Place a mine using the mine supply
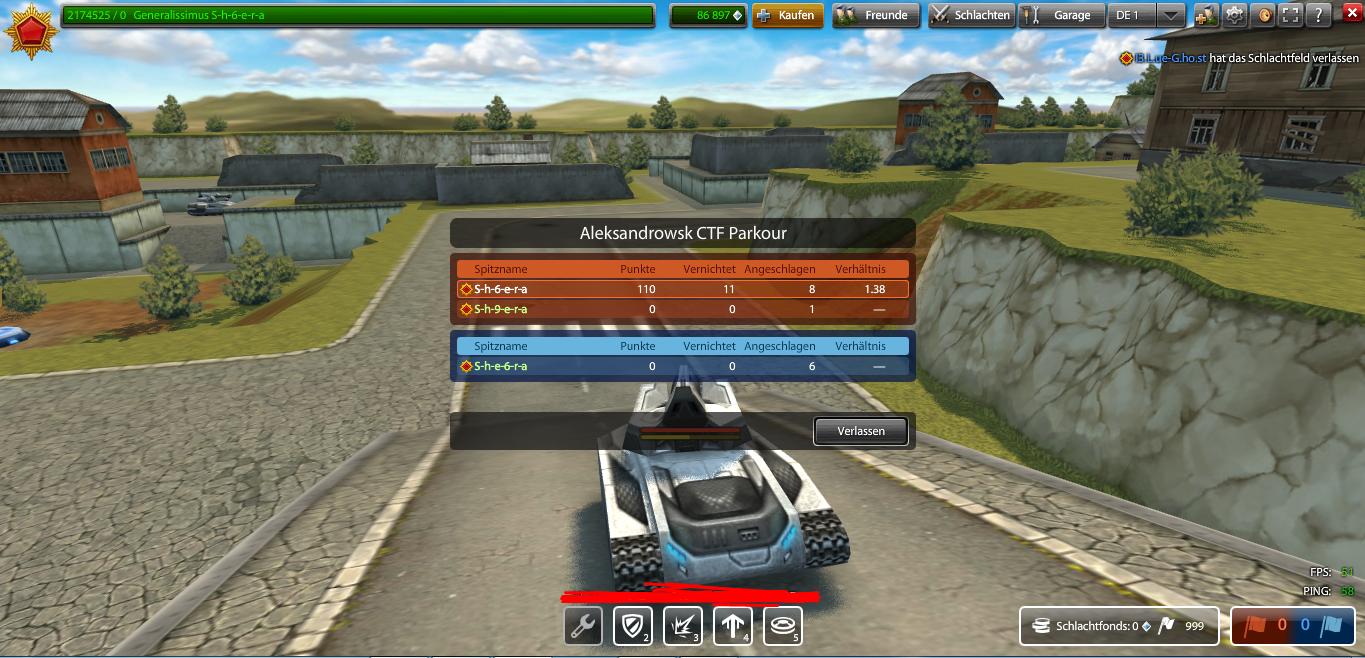The image size is (1365, 658). 782,627
